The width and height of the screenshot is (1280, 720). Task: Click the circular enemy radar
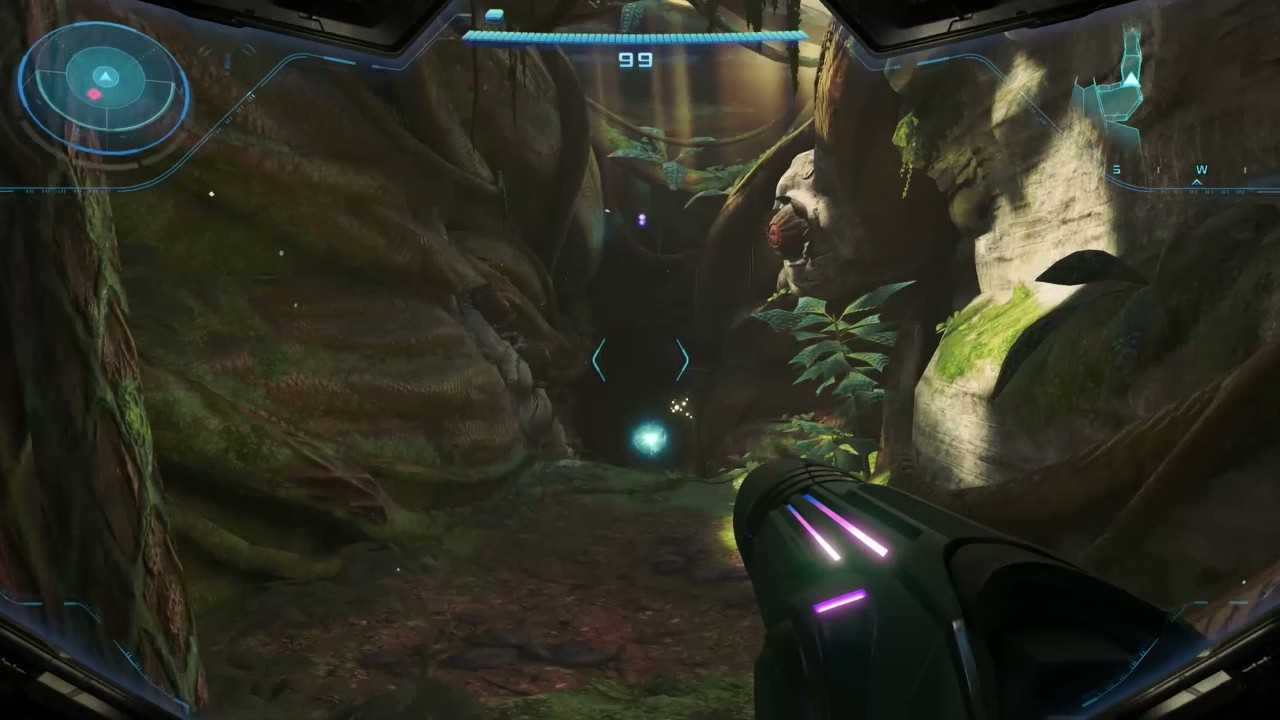coord(104,88)
